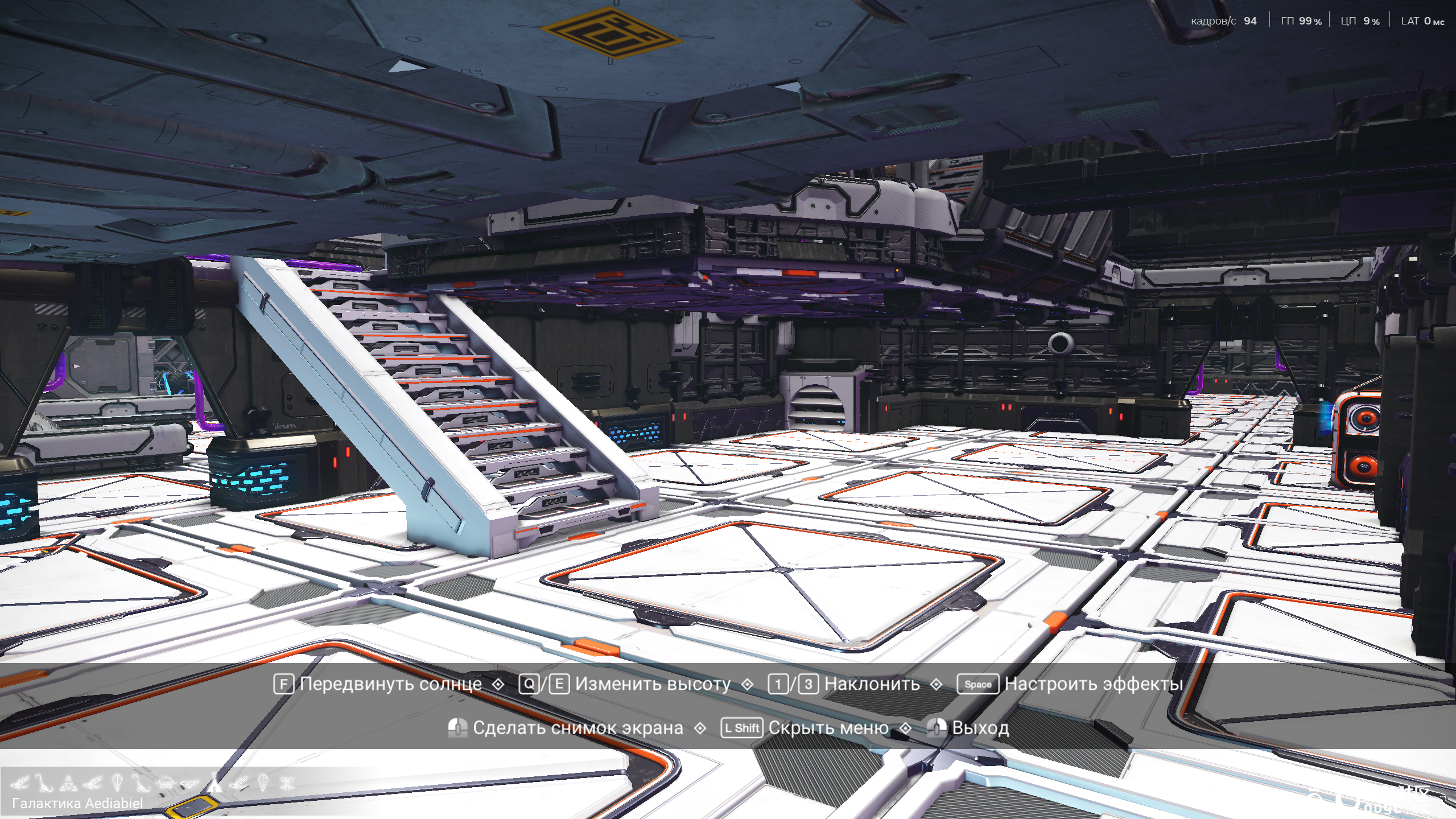The width and height of the screenshot is (1456, 819).
Task: Click the tent-shaped portal glyph
Action: (x=213, y=784)
